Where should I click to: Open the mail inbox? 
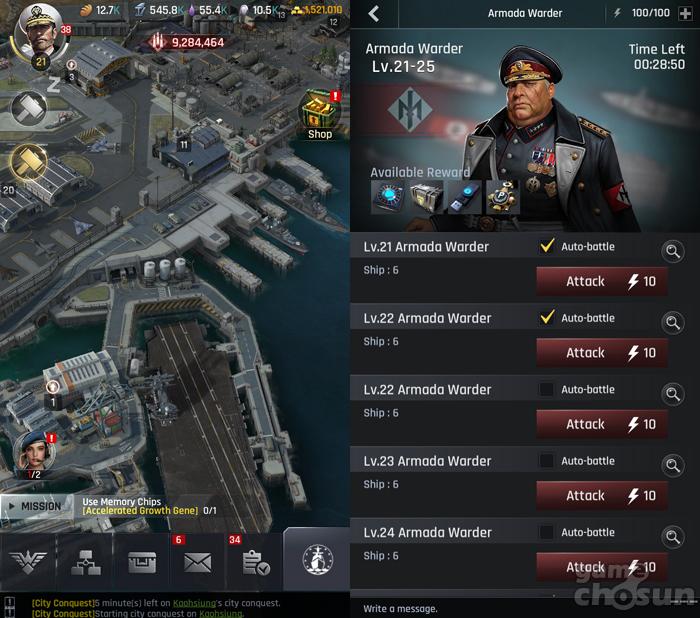coord(197,562)
